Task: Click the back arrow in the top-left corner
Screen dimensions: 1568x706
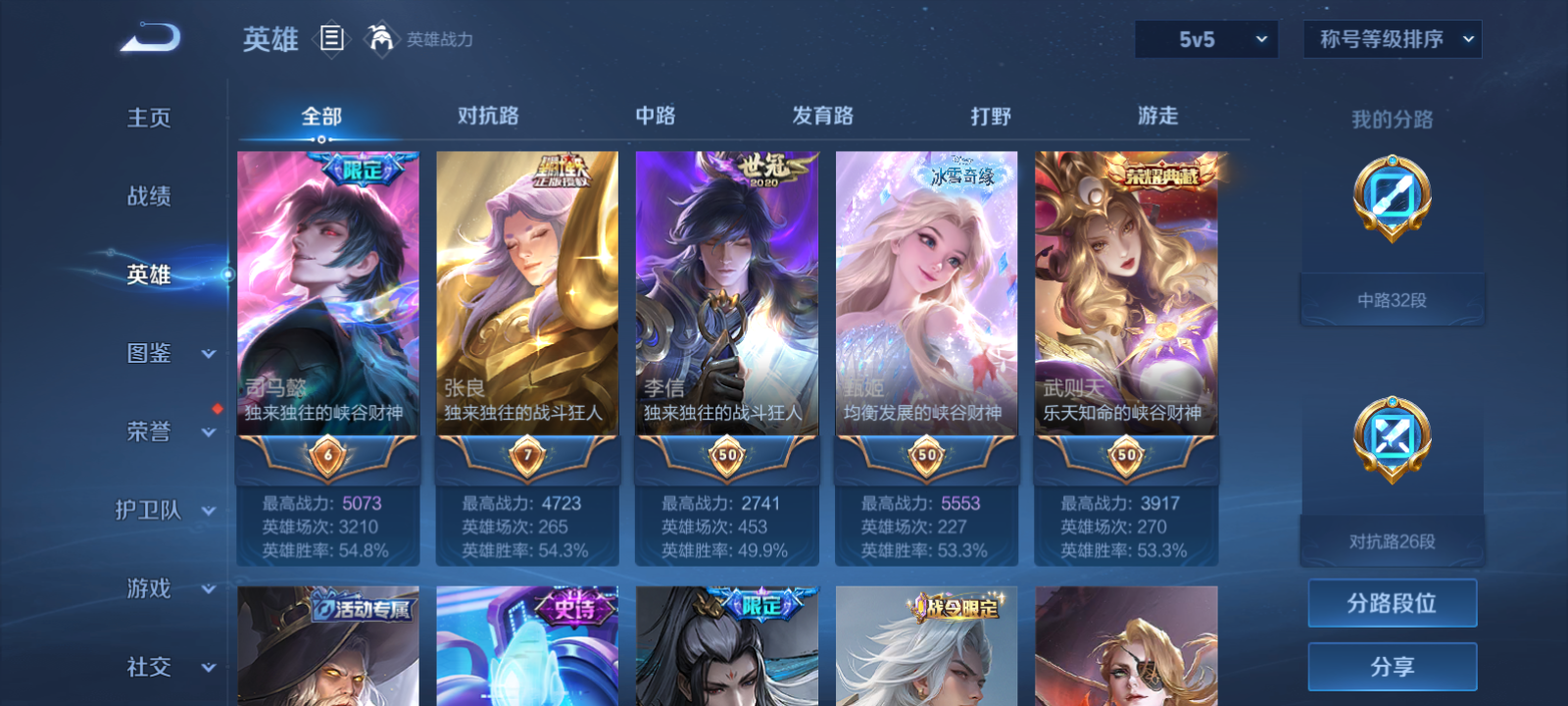Action: (147, 36)
